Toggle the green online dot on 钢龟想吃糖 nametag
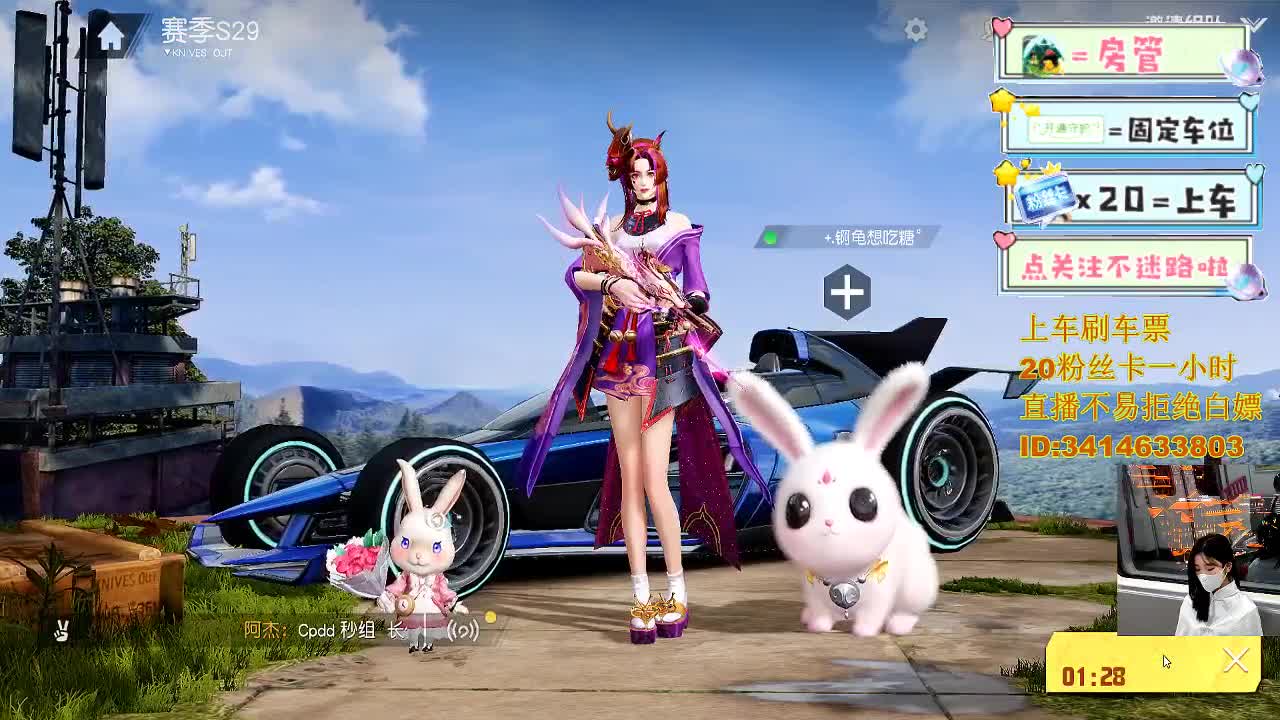The height and width of the screenshot is (720, 1280). (769, 240)
